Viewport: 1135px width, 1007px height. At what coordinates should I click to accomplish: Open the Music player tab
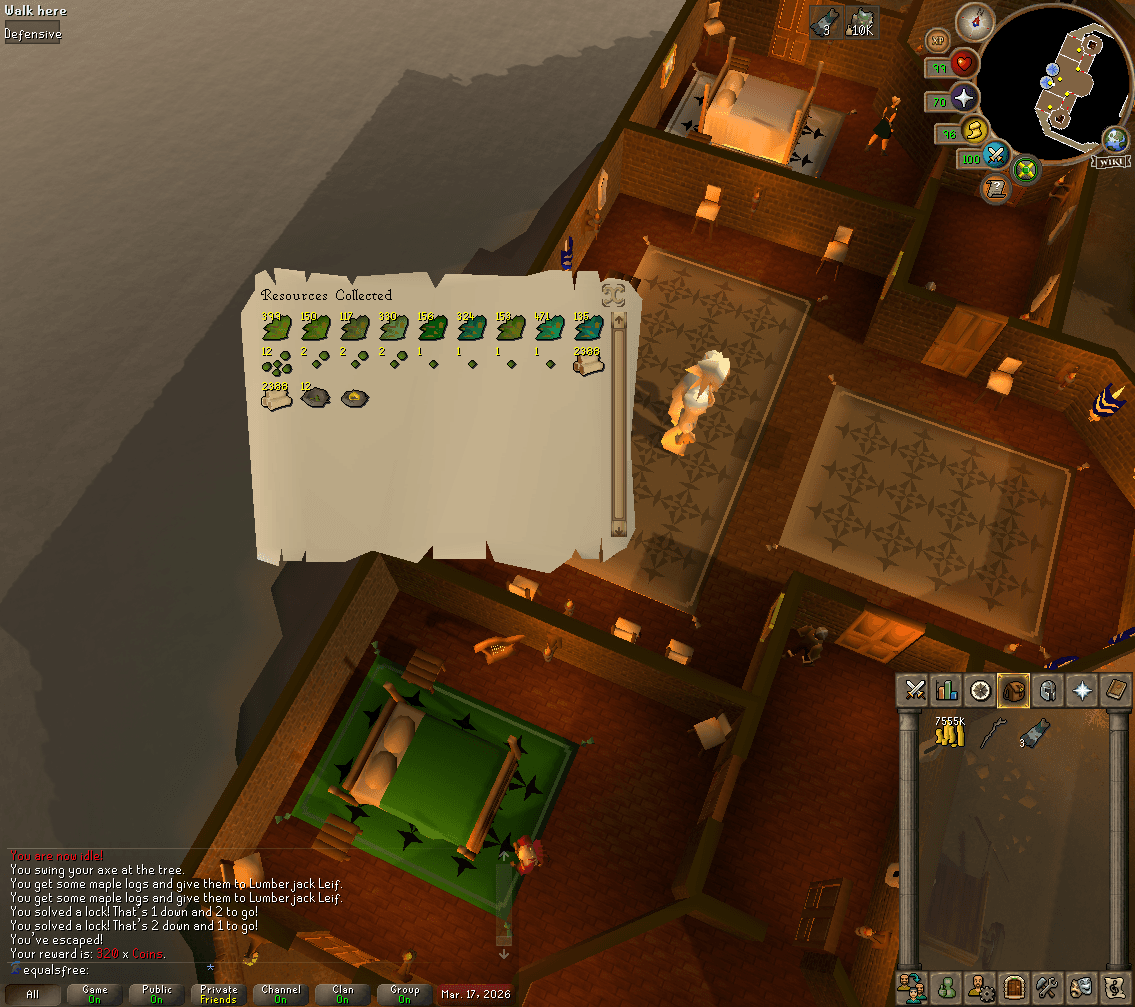[1115, 986]
